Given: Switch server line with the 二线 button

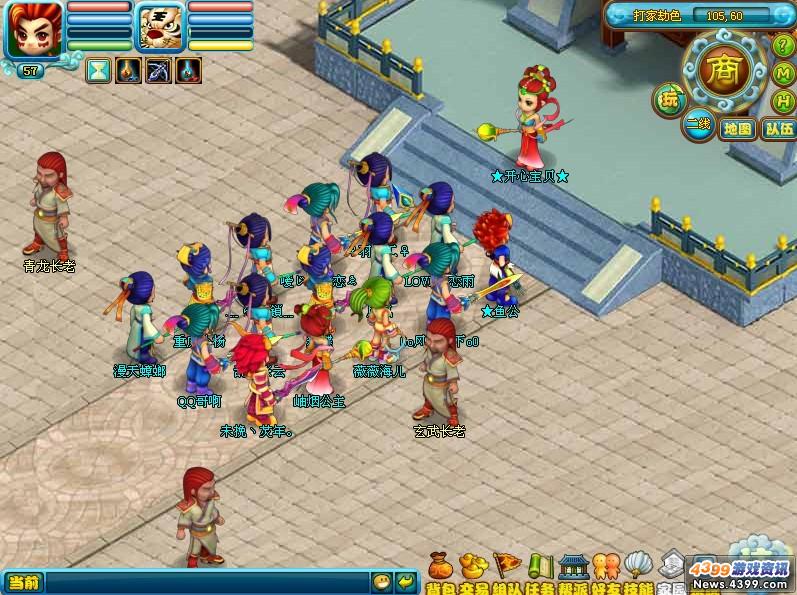Looking at the screenshot, I should coord(698,126).
